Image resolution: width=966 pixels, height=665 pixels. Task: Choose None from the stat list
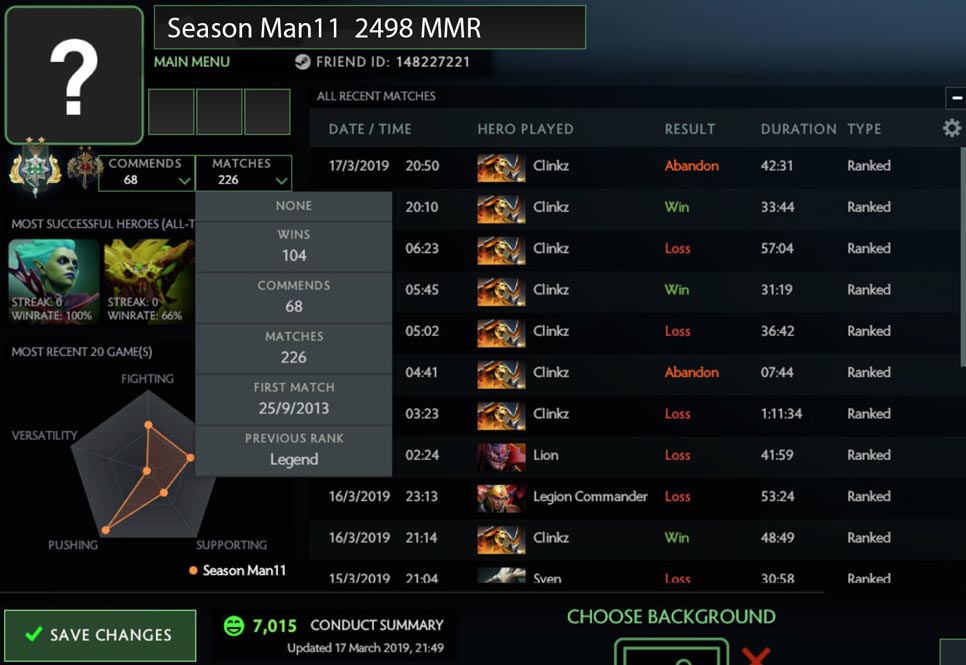pyautogui.click(x=294, y=206)
